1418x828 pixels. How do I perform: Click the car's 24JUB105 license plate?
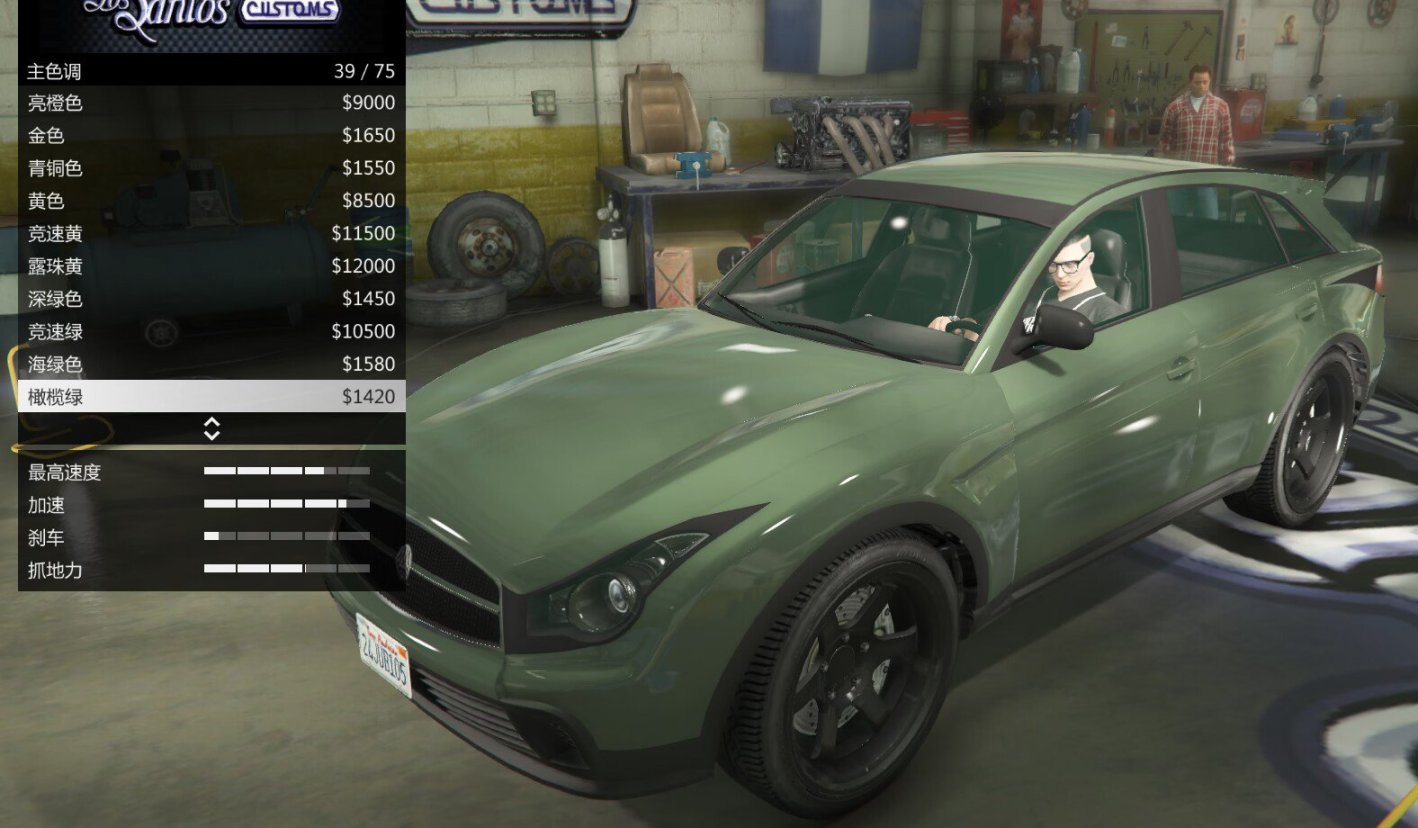tap(381, 652)
